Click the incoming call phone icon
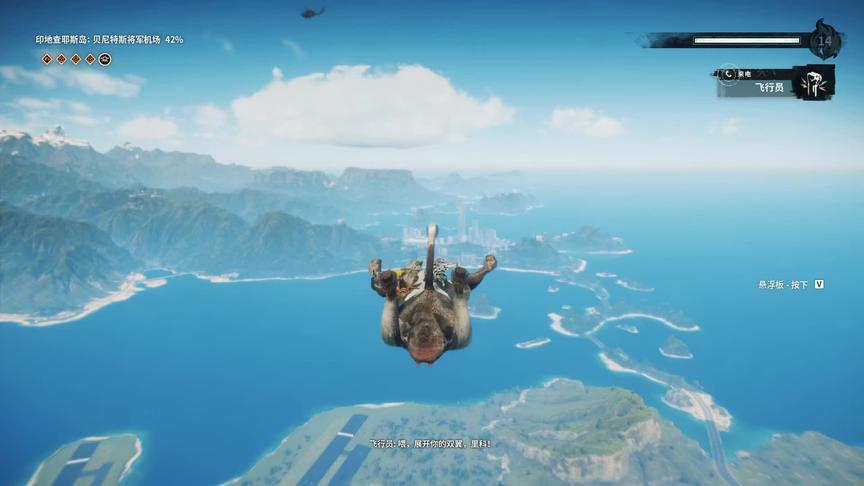This screenshot has height=486, width=864. (x=729, y=74)
